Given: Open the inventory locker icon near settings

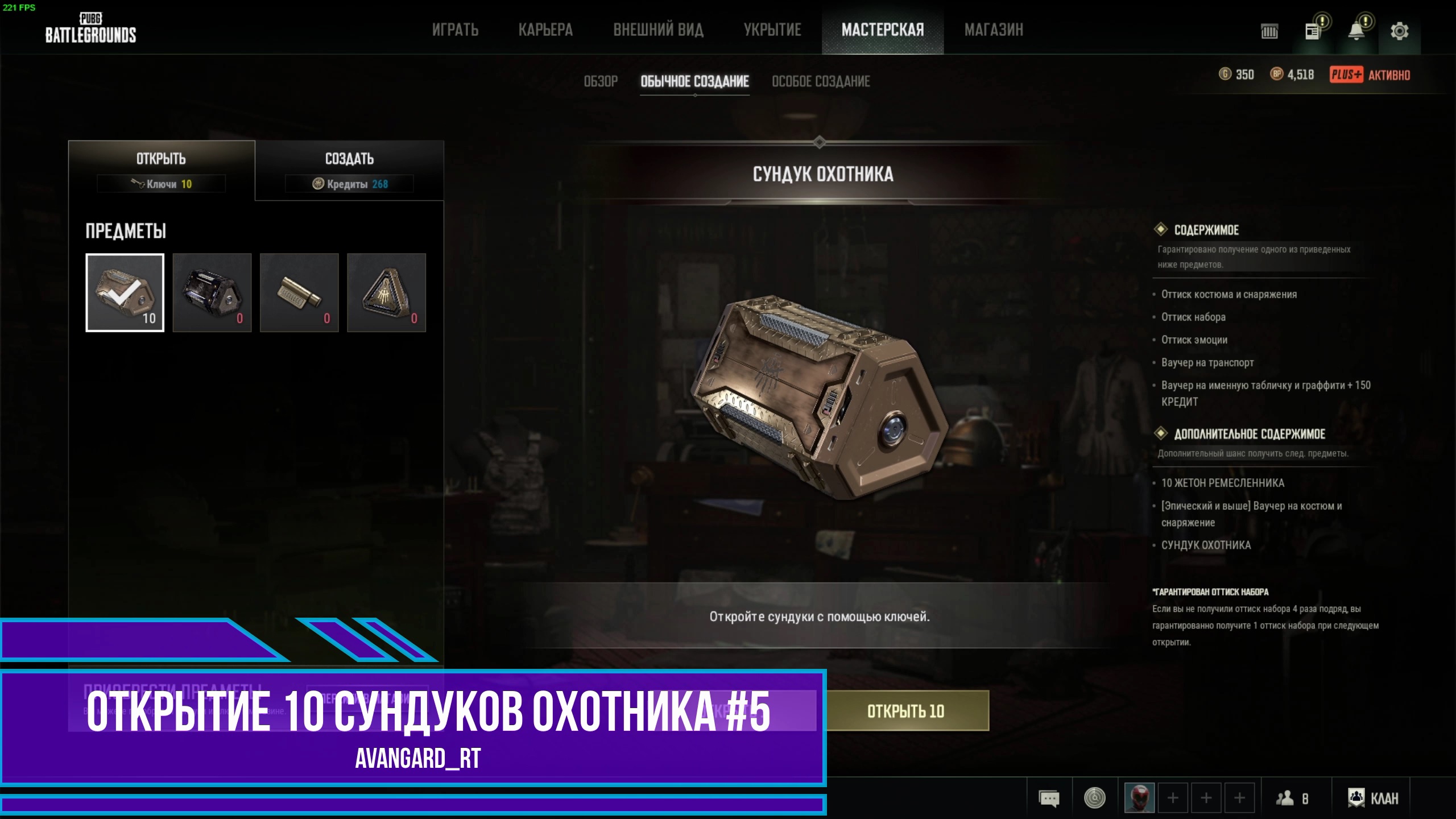Looking at the screenshot, I should [1268, 31].
